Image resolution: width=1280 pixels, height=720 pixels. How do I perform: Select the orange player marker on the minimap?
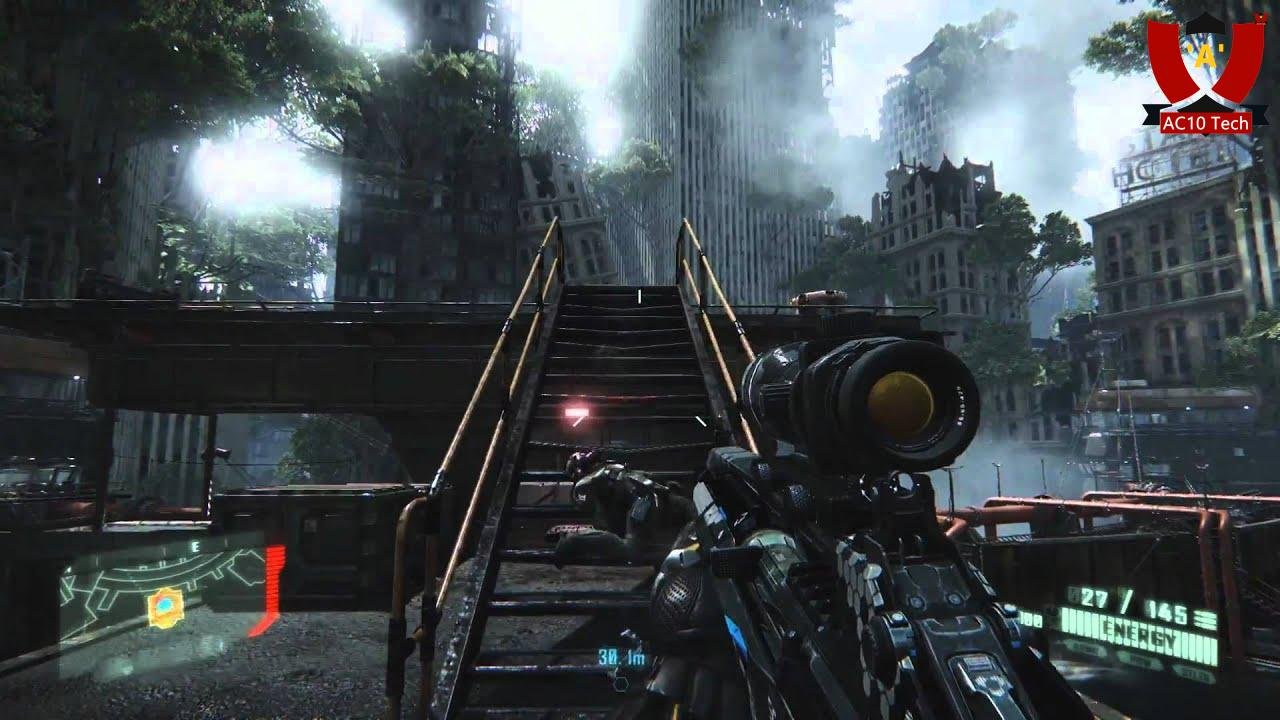coord(163,606)
